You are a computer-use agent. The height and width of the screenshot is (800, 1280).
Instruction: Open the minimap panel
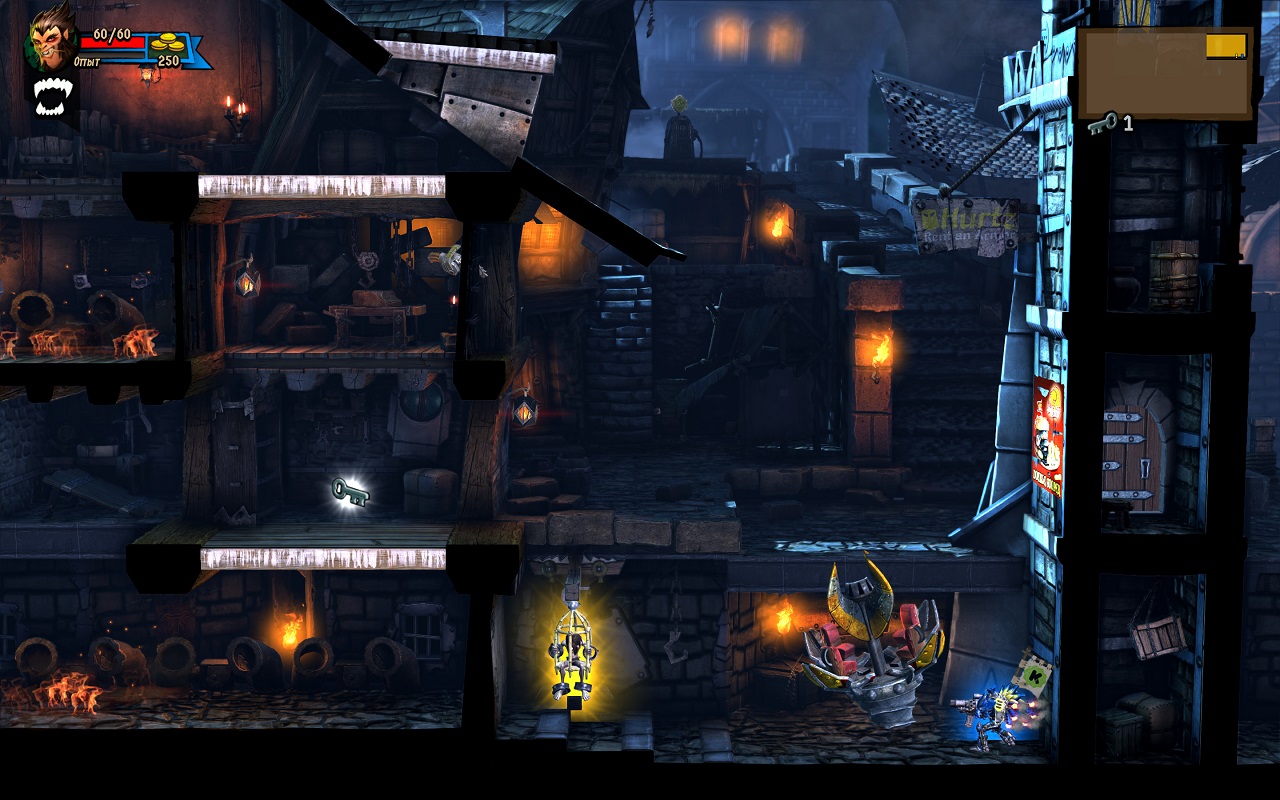(x=1164, y=73)
